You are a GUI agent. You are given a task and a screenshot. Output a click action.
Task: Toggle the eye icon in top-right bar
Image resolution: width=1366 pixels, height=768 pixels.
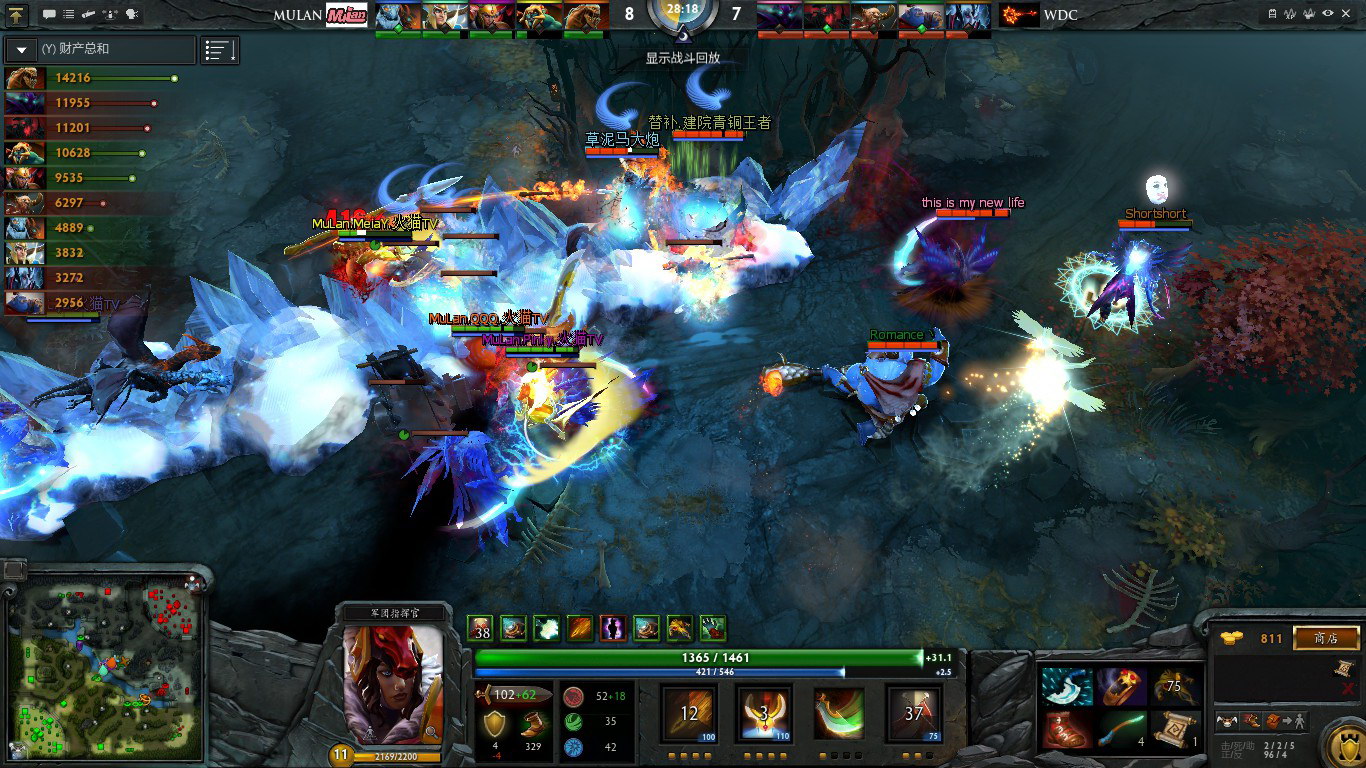1327,14
